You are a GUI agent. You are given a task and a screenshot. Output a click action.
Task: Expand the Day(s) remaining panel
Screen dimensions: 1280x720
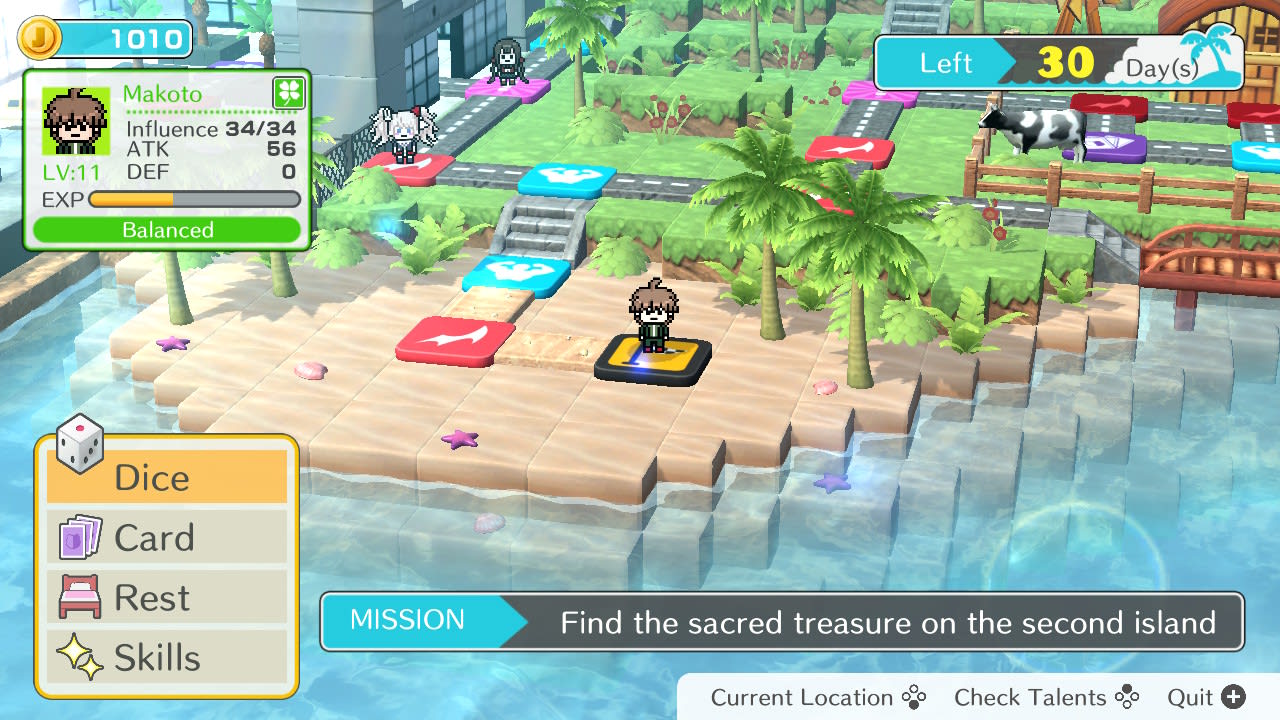[1060, 60]
